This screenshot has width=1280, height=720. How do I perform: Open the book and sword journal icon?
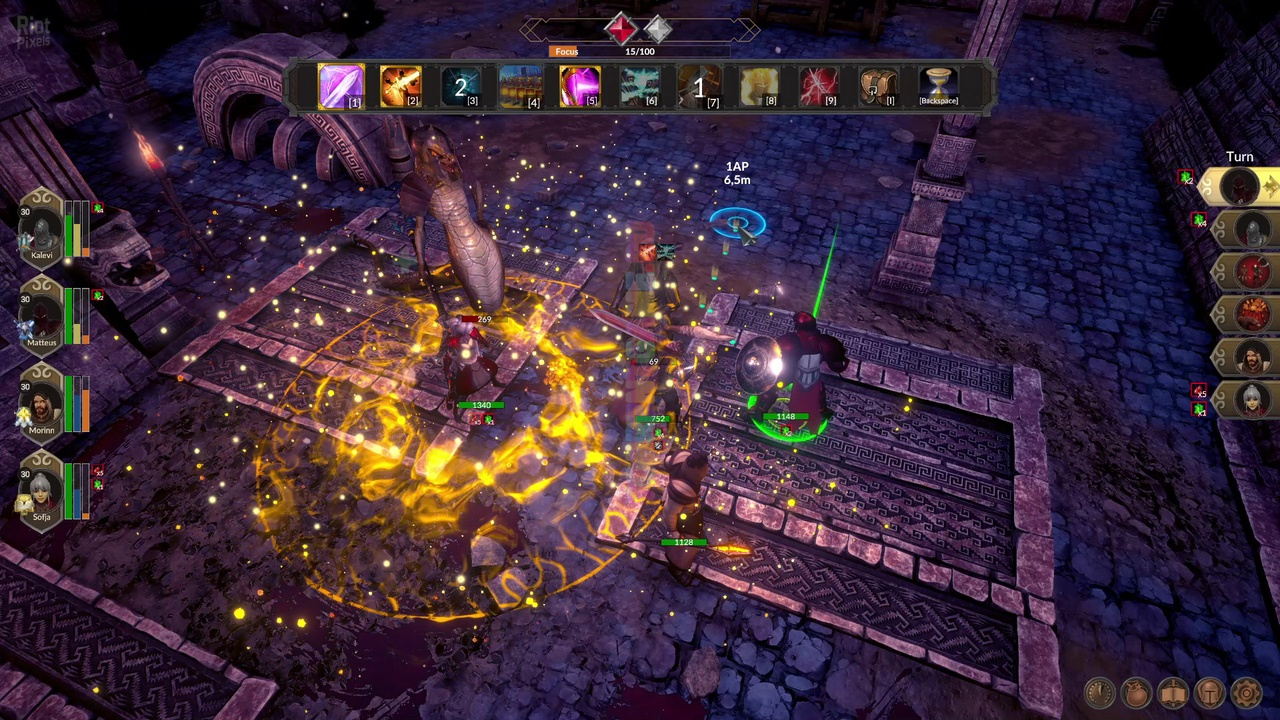(x=1173, y=692)
